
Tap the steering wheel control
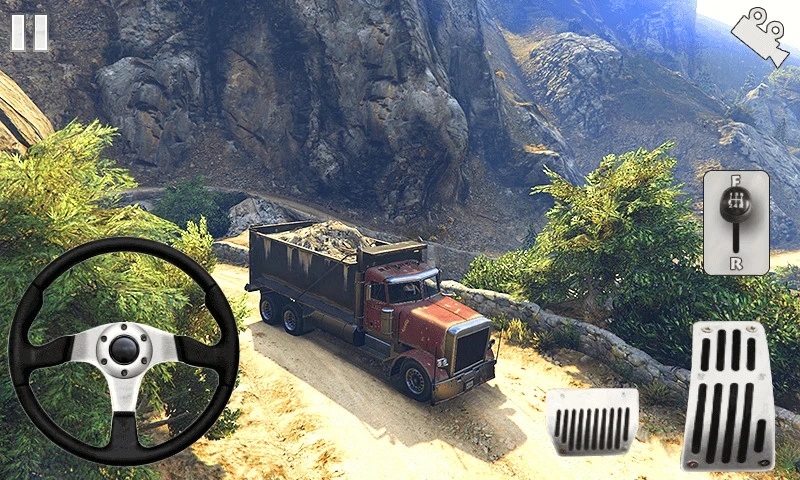click(123, 350)
